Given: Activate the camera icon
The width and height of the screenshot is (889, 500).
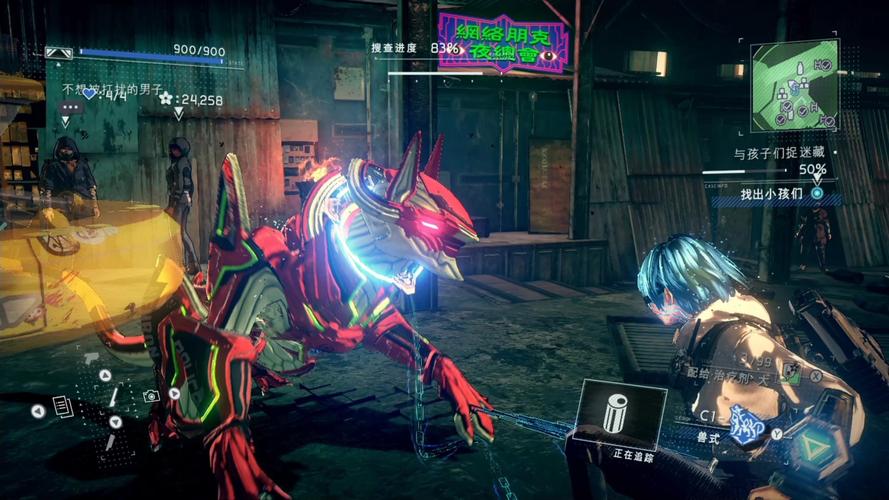Looking at the screenshot, I should click(x=151, y=396).
